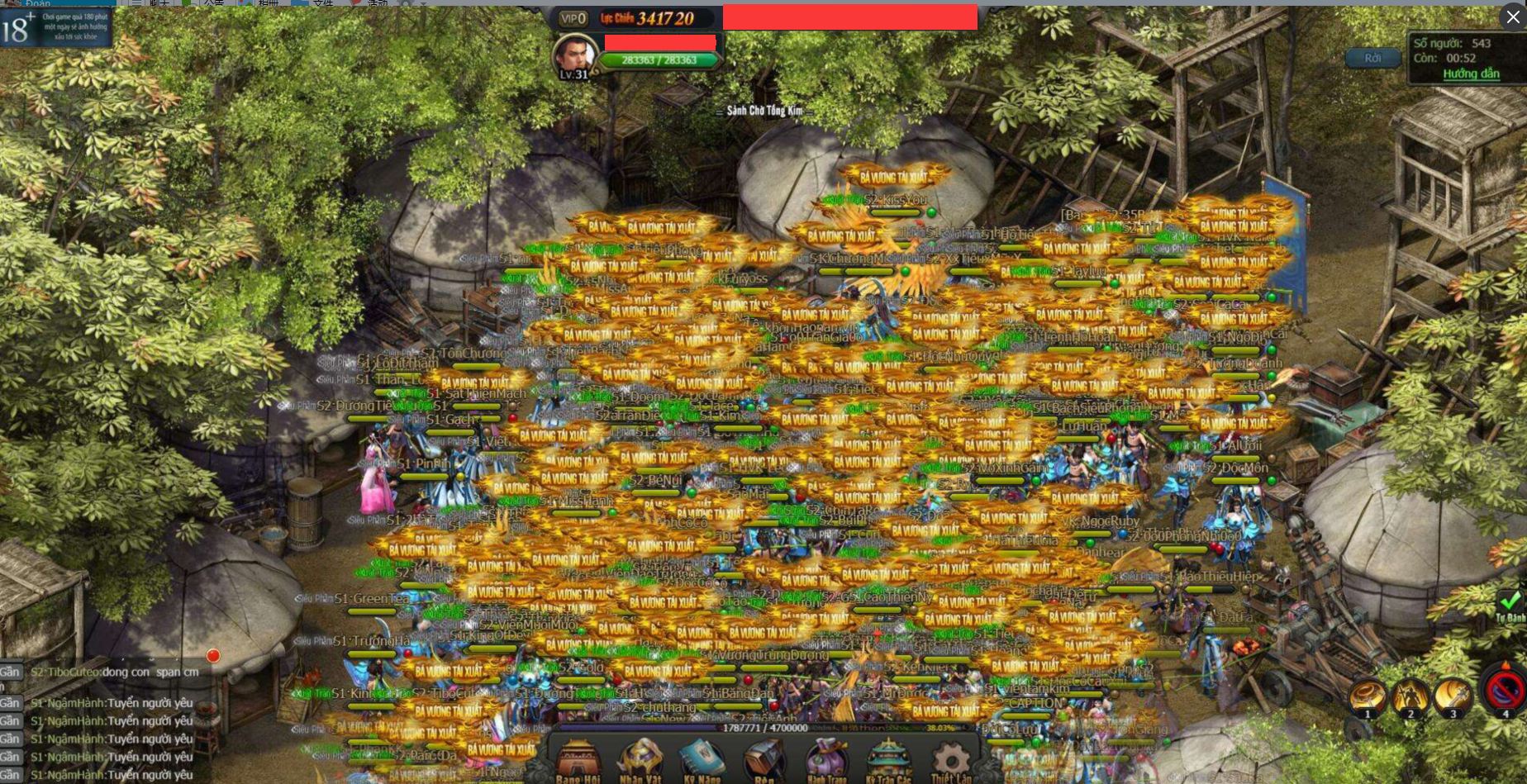
Task: Activate skill 3 sword slash ability
Action: coord(1453,696)
